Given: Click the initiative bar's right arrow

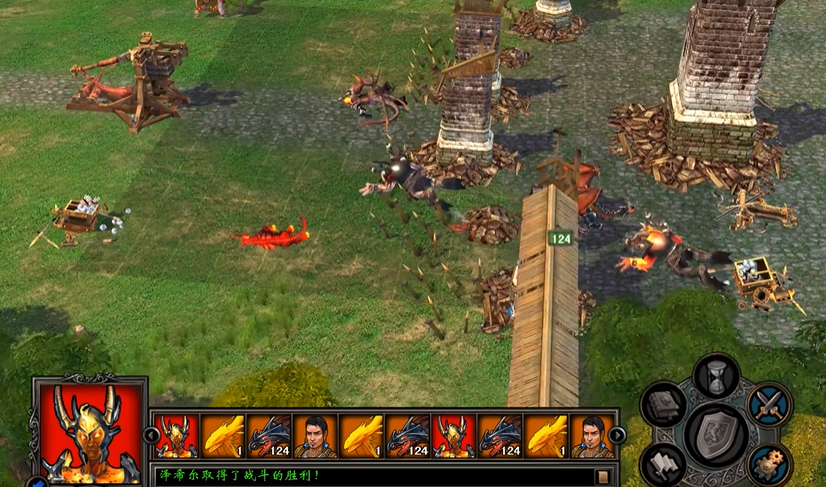Looking at the screenshot, I should click(x=618, y=435).
